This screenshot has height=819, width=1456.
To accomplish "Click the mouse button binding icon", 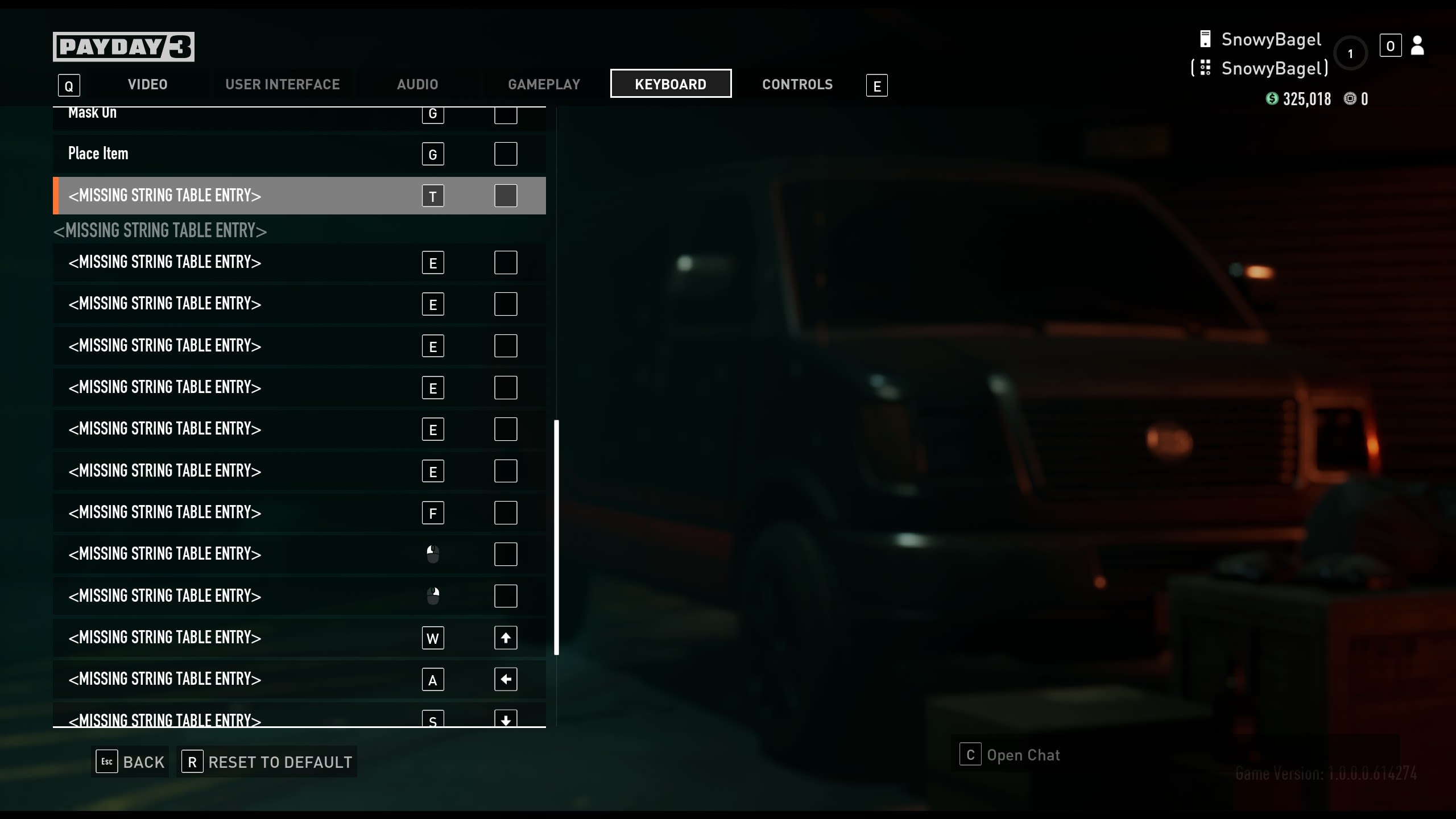I will click(433, 554).
